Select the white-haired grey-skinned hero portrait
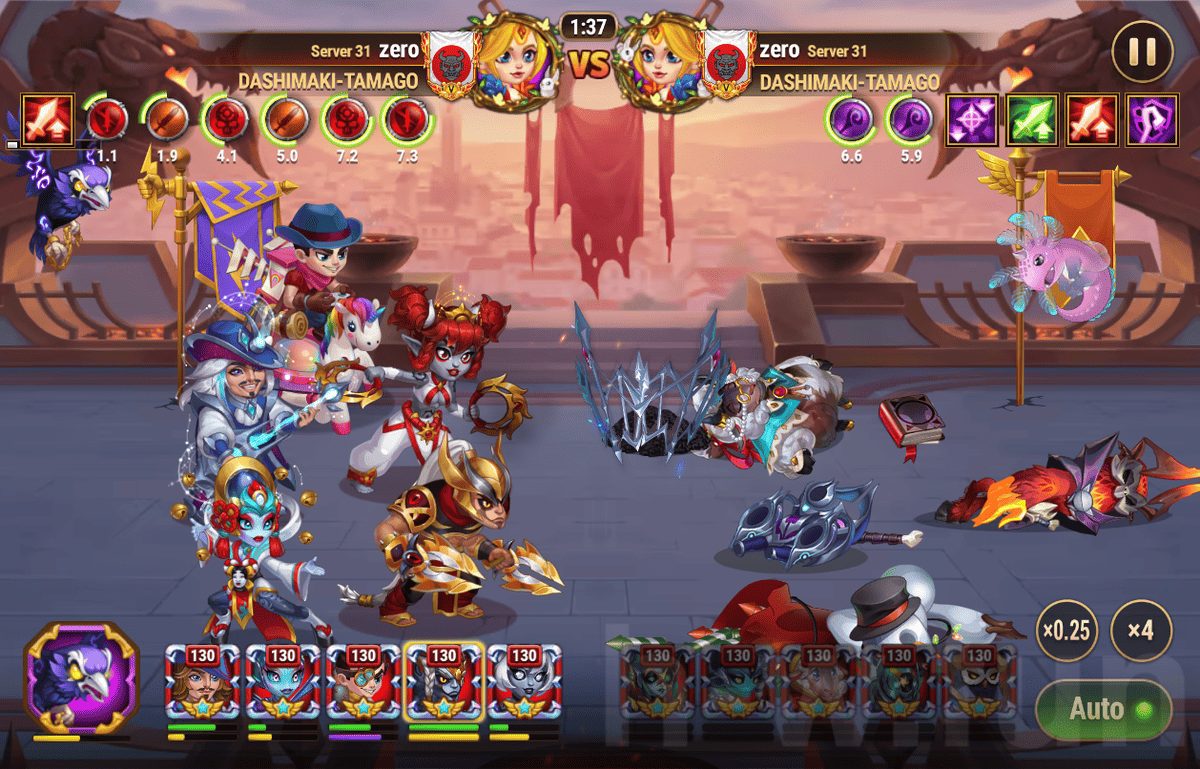 tap(524, 683)
